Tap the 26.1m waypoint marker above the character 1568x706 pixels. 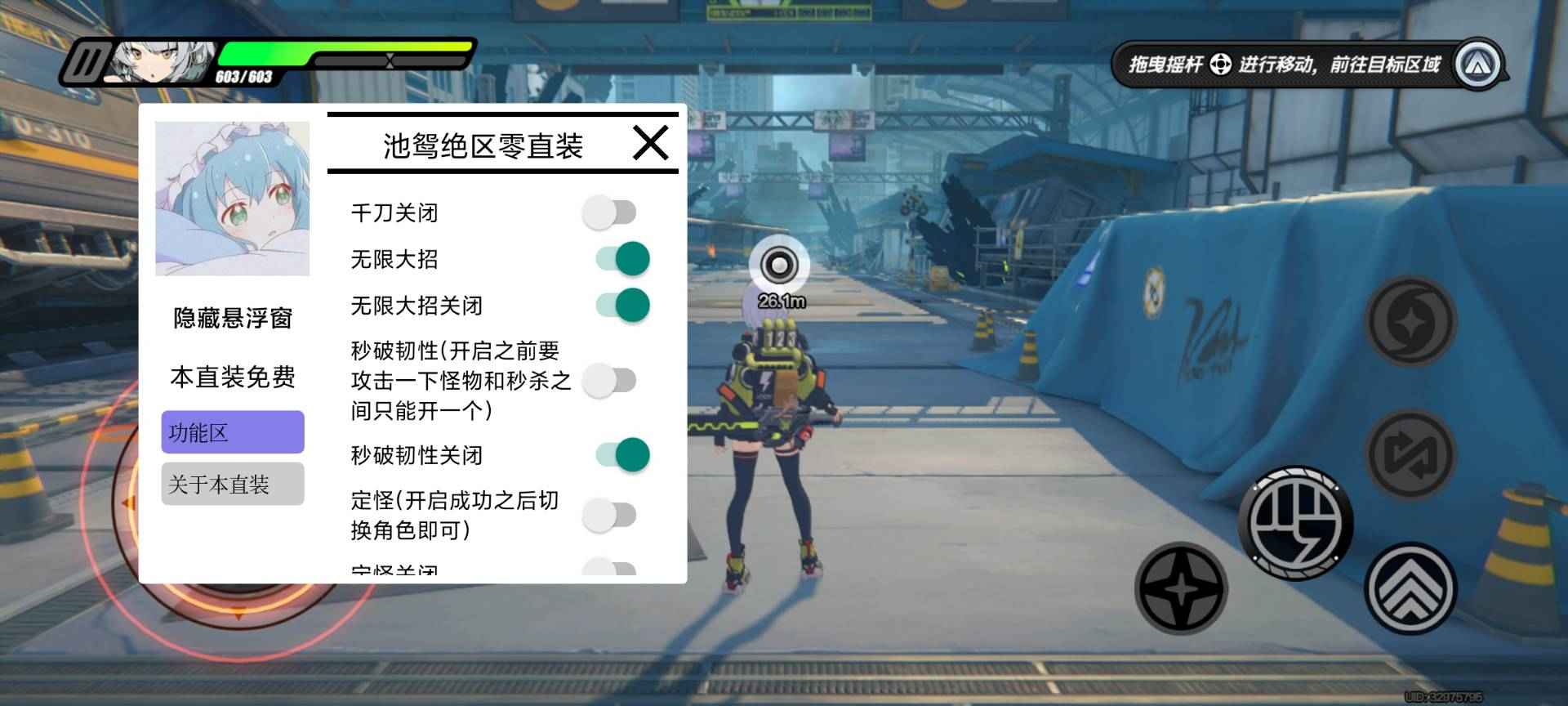point(780,264)
